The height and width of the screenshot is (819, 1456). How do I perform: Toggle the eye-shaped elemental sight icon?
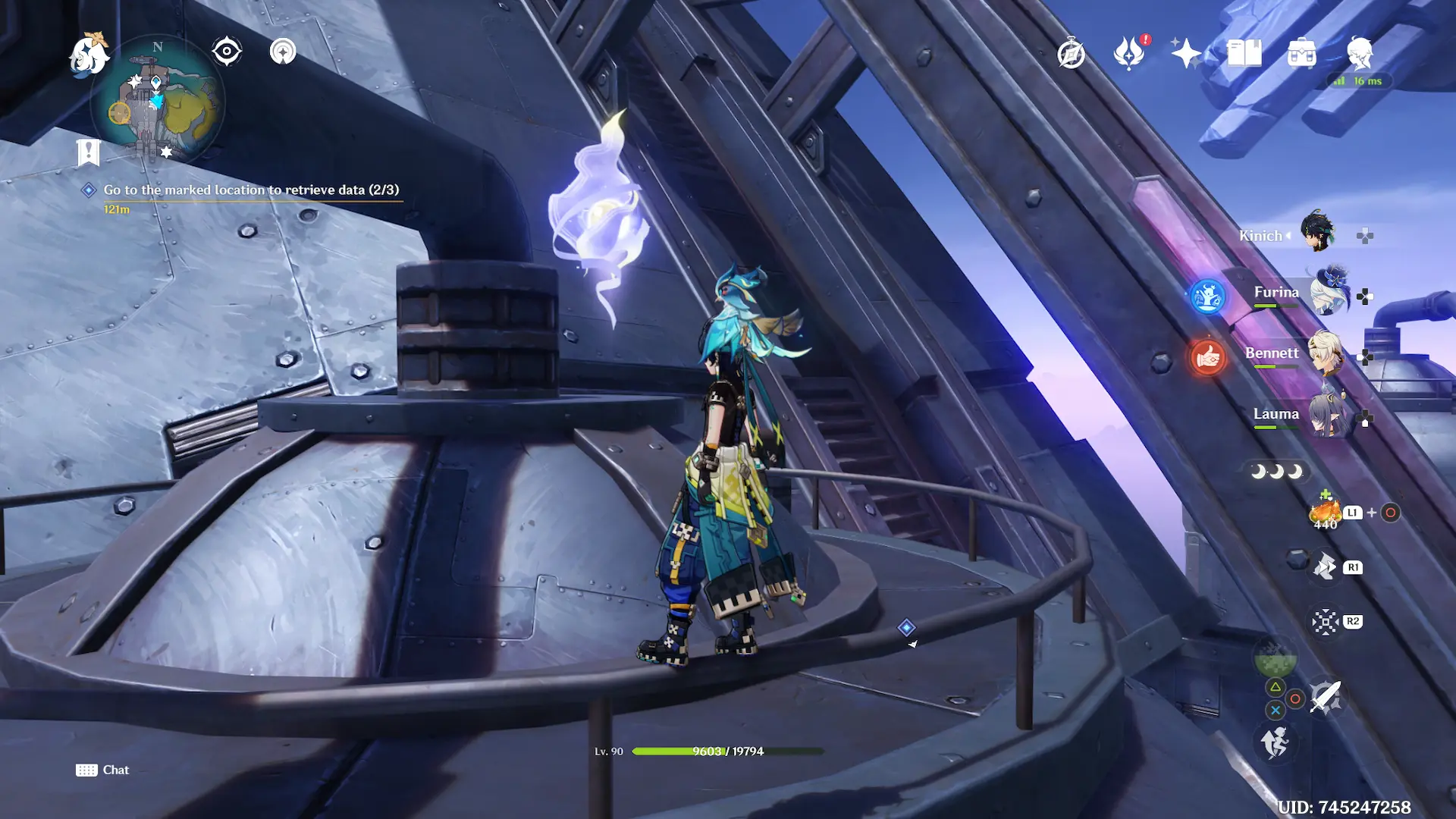(227, 52)
